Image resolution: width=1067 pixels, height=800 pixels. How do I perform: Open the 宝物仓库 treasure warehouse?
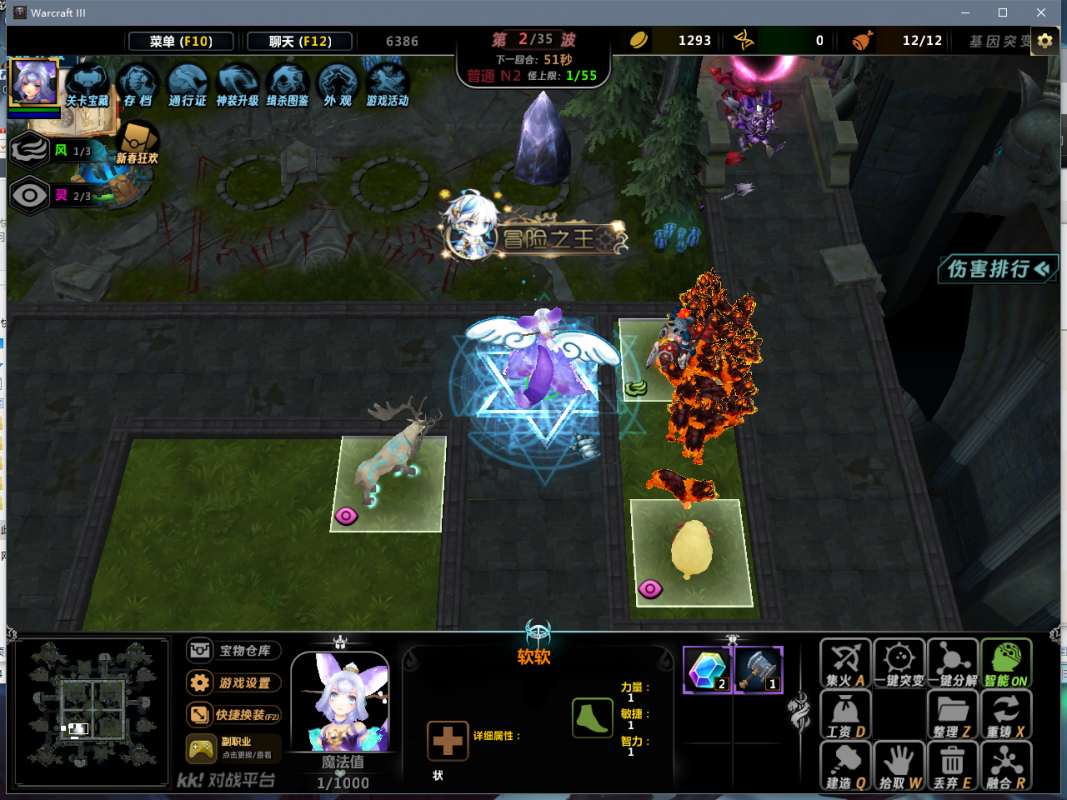[233, 650]
